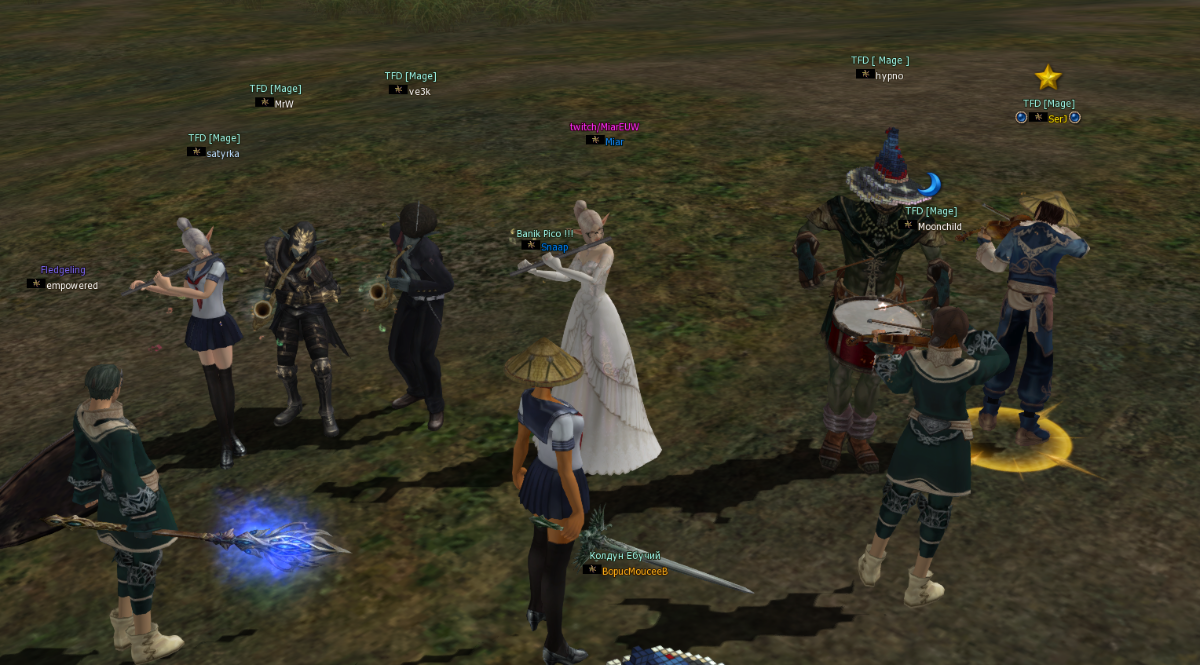Screen dimensions: 1200x665
Task: Click the empowered player nameplate
Action: [x=71, y=285]
